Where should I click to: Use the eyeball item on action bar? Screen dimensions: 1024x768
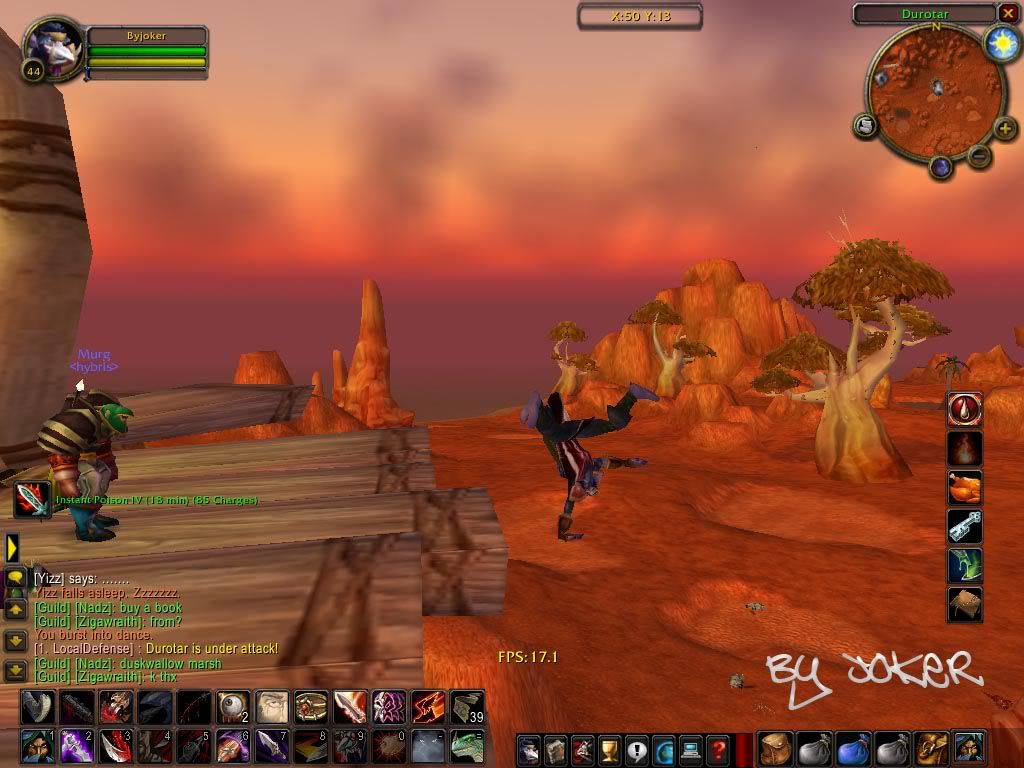(233, 707)
